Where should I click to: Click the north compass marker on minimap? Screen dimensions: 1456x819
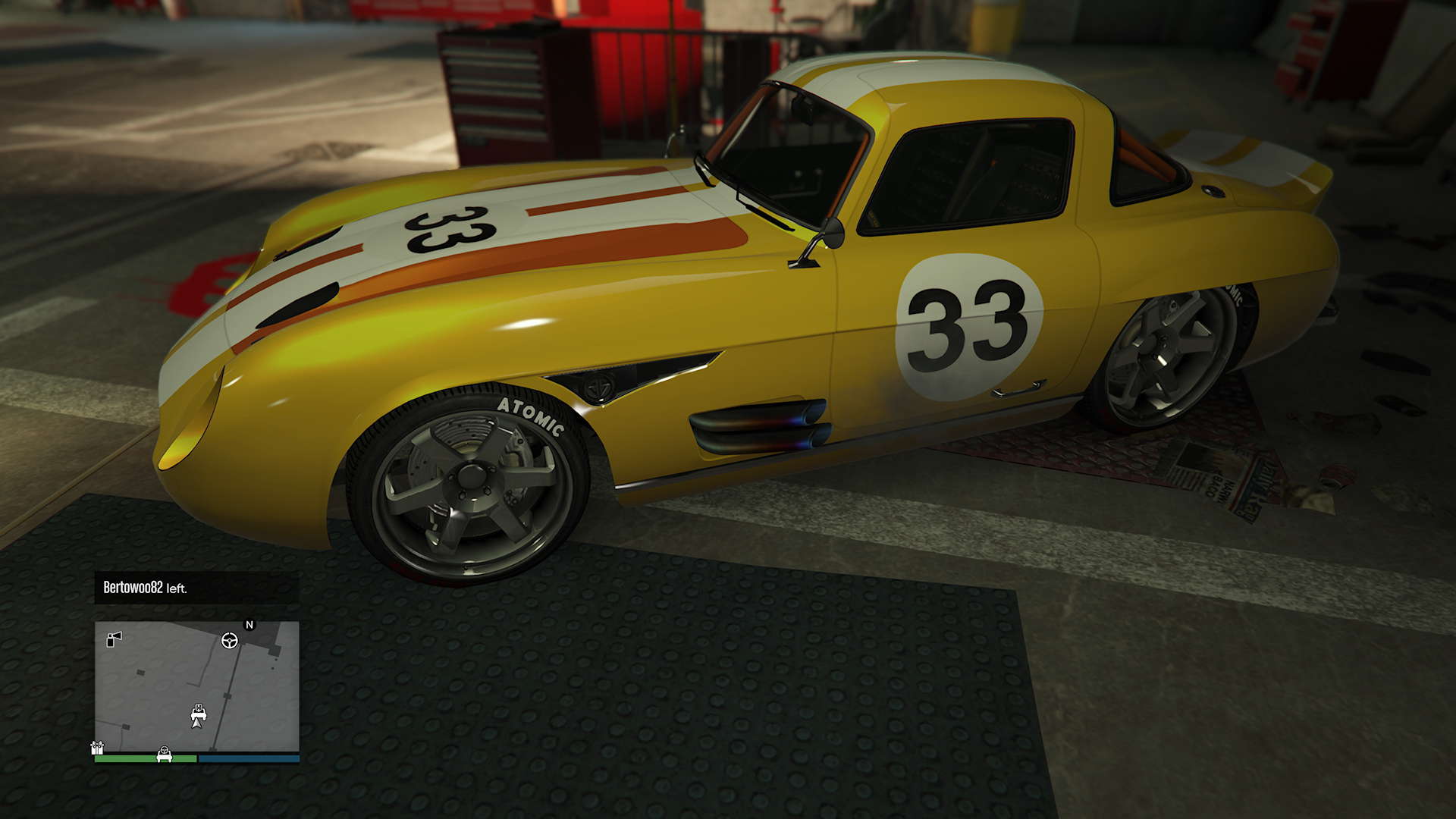point(249,625)
